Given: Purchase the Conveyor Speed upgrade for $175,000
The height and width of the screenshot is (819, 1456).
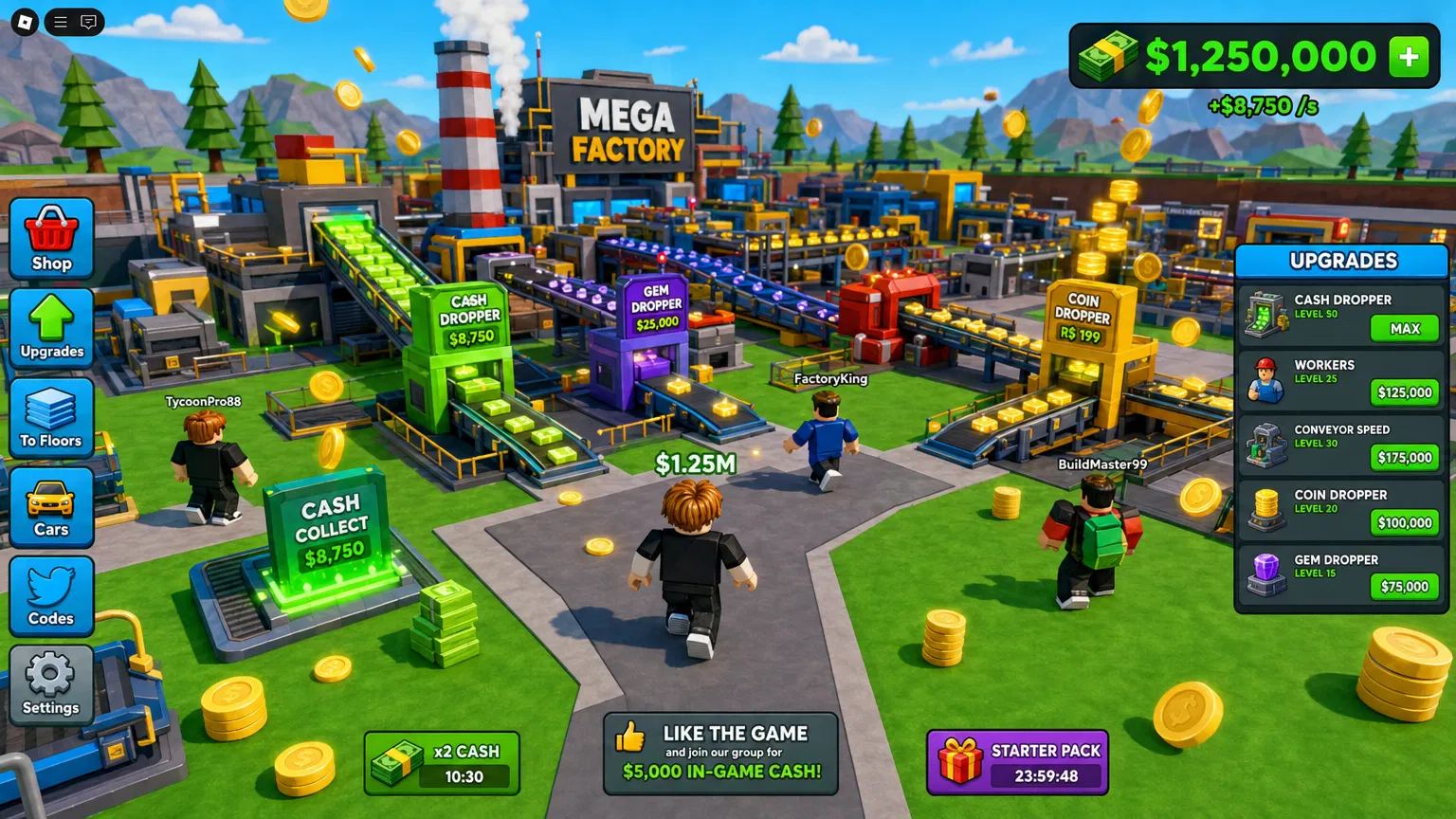Looking at the screenshot, I should click(x=1403, y=458).
